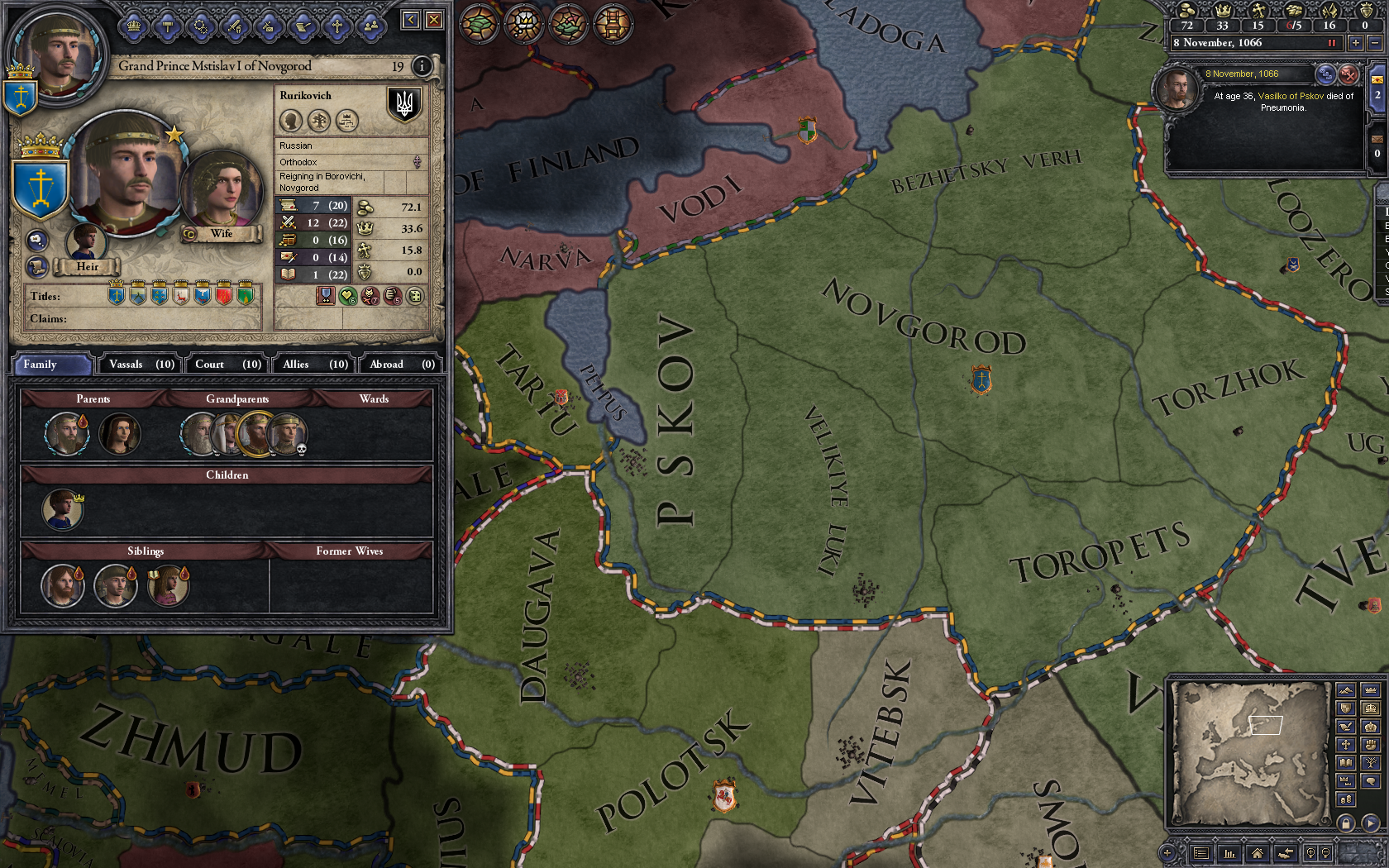1389x868 pixels.
Task: Open the economy coins map mode icon
Action: pyautogui.click(x=1345, y=797)
